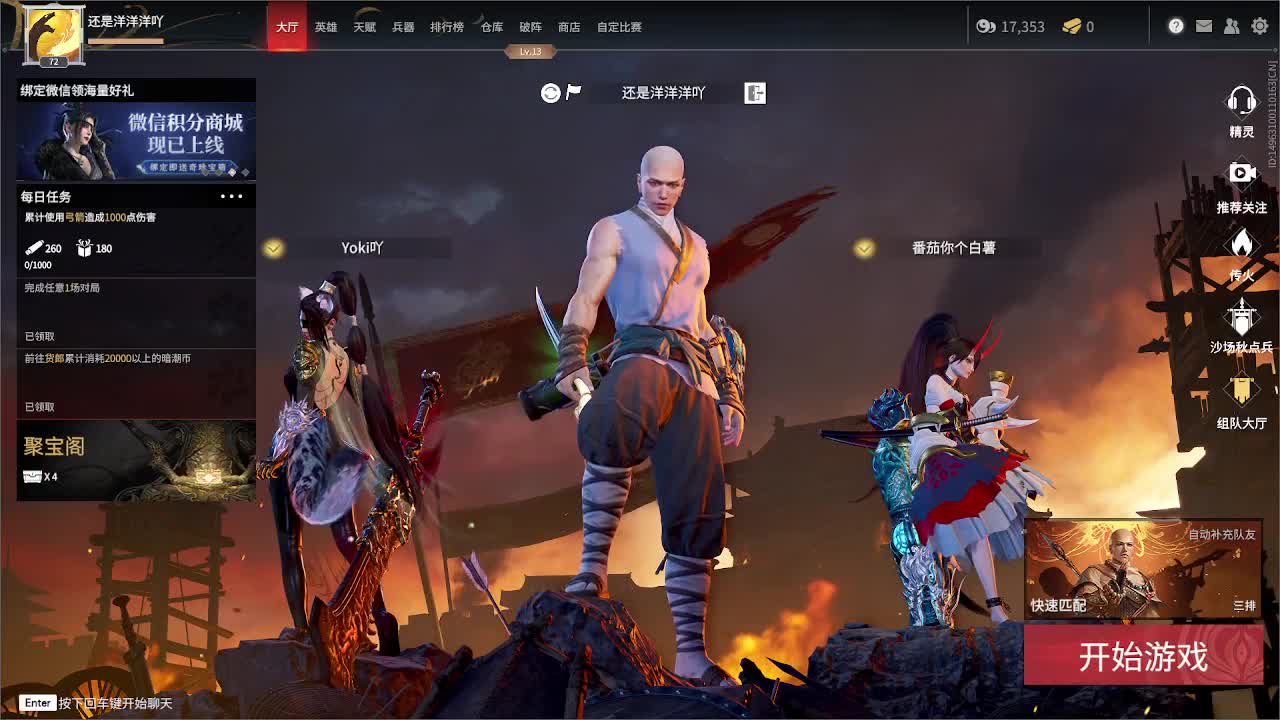Open 推荐关注 via the camera icon

tap(1240, 172)
